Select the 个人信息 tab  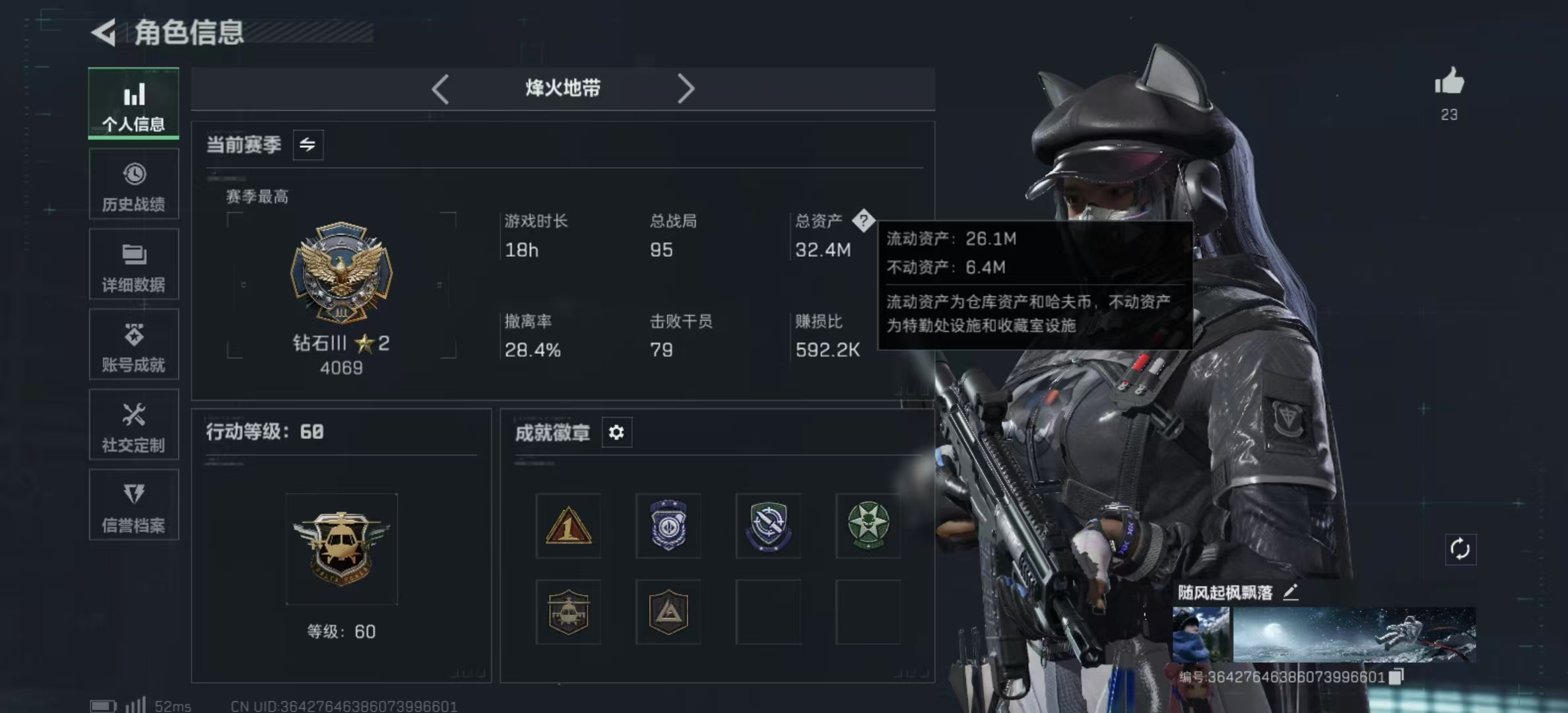[134, 104]
